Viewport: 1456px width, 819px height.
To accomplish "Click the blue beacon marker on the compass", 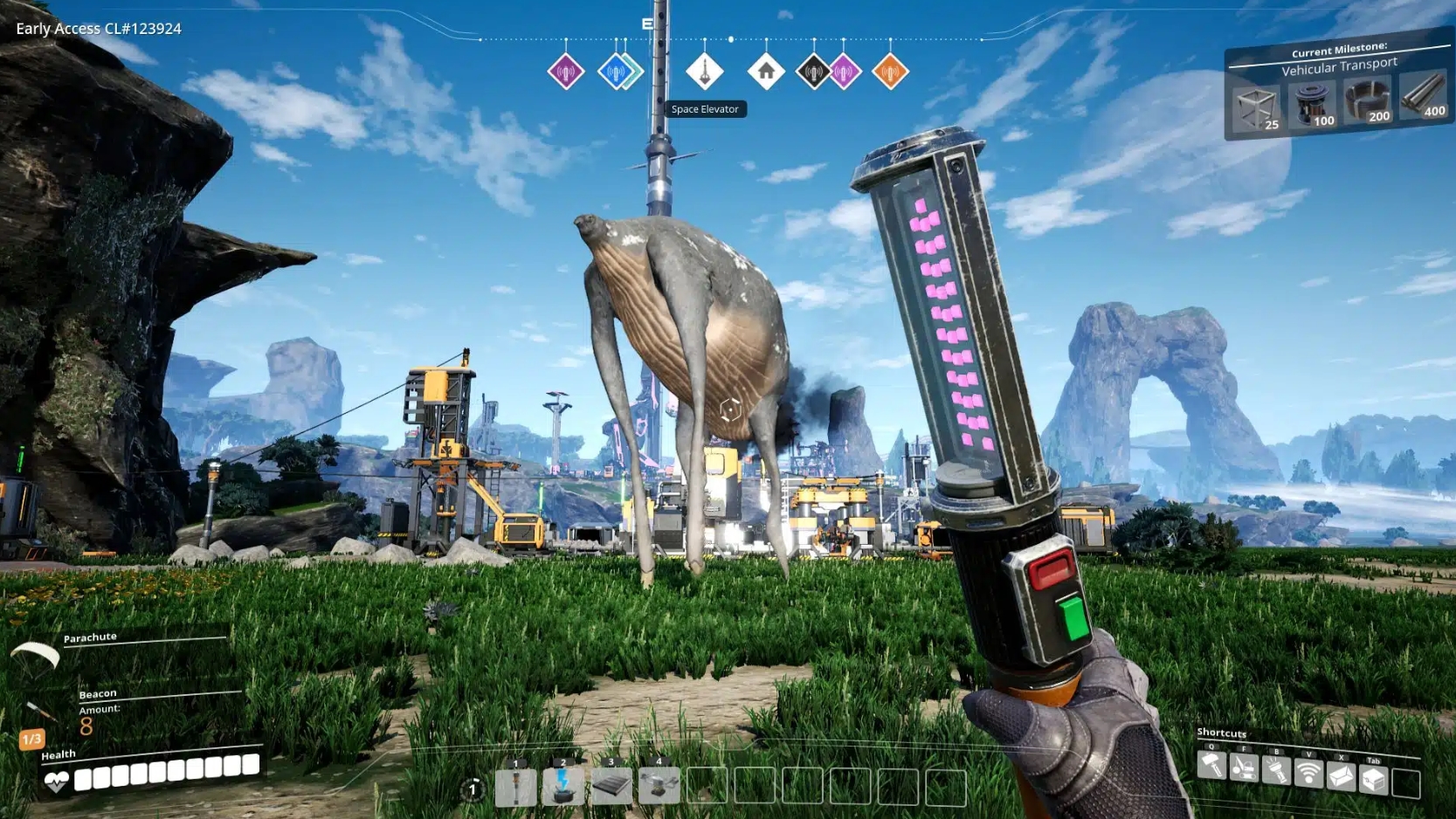I will [616, 72].
